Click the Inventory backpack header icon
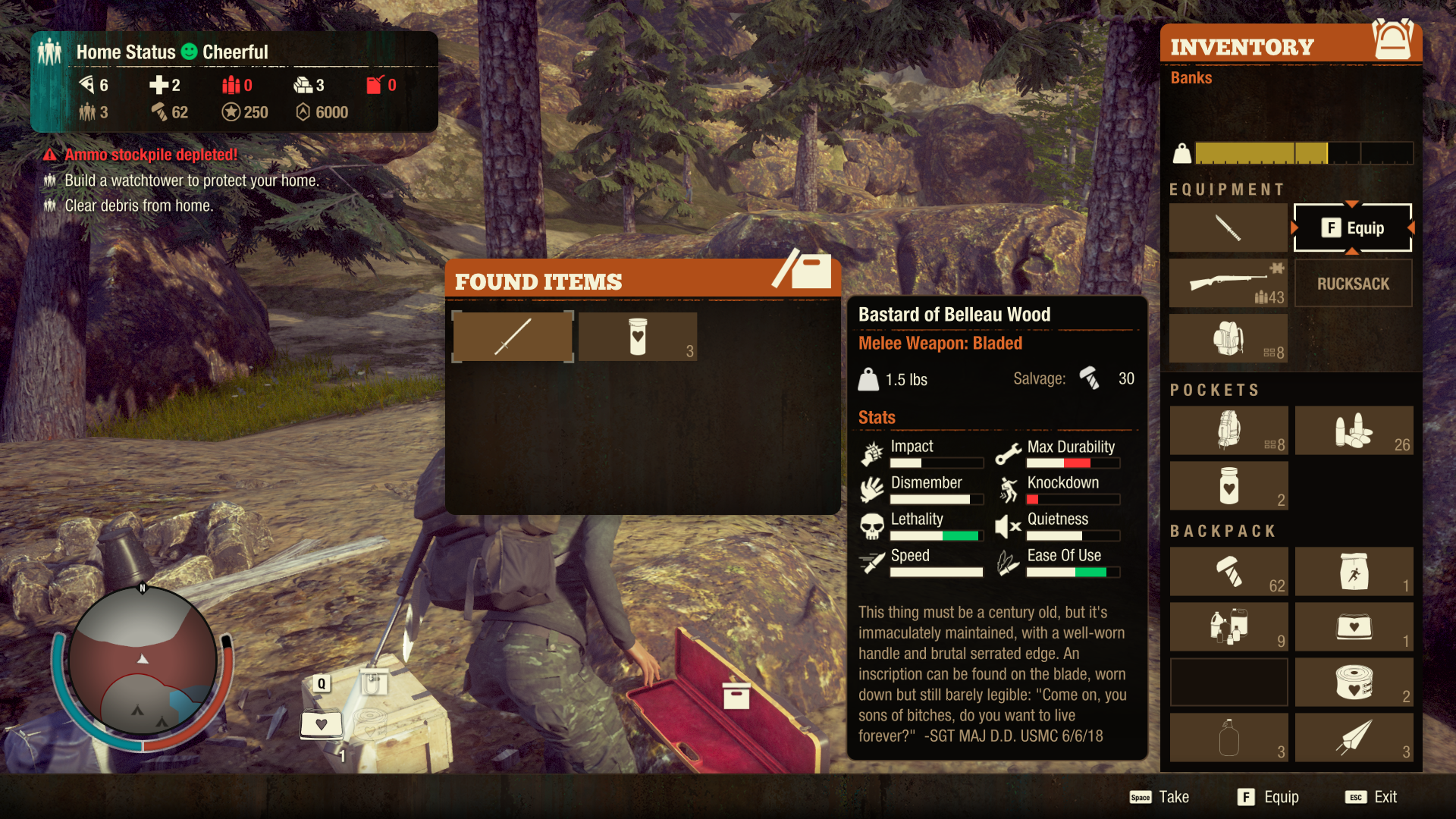Image resolution: width=1456 pixels, height=819 pixels. pyautogui.click(x=1392, y=41)
